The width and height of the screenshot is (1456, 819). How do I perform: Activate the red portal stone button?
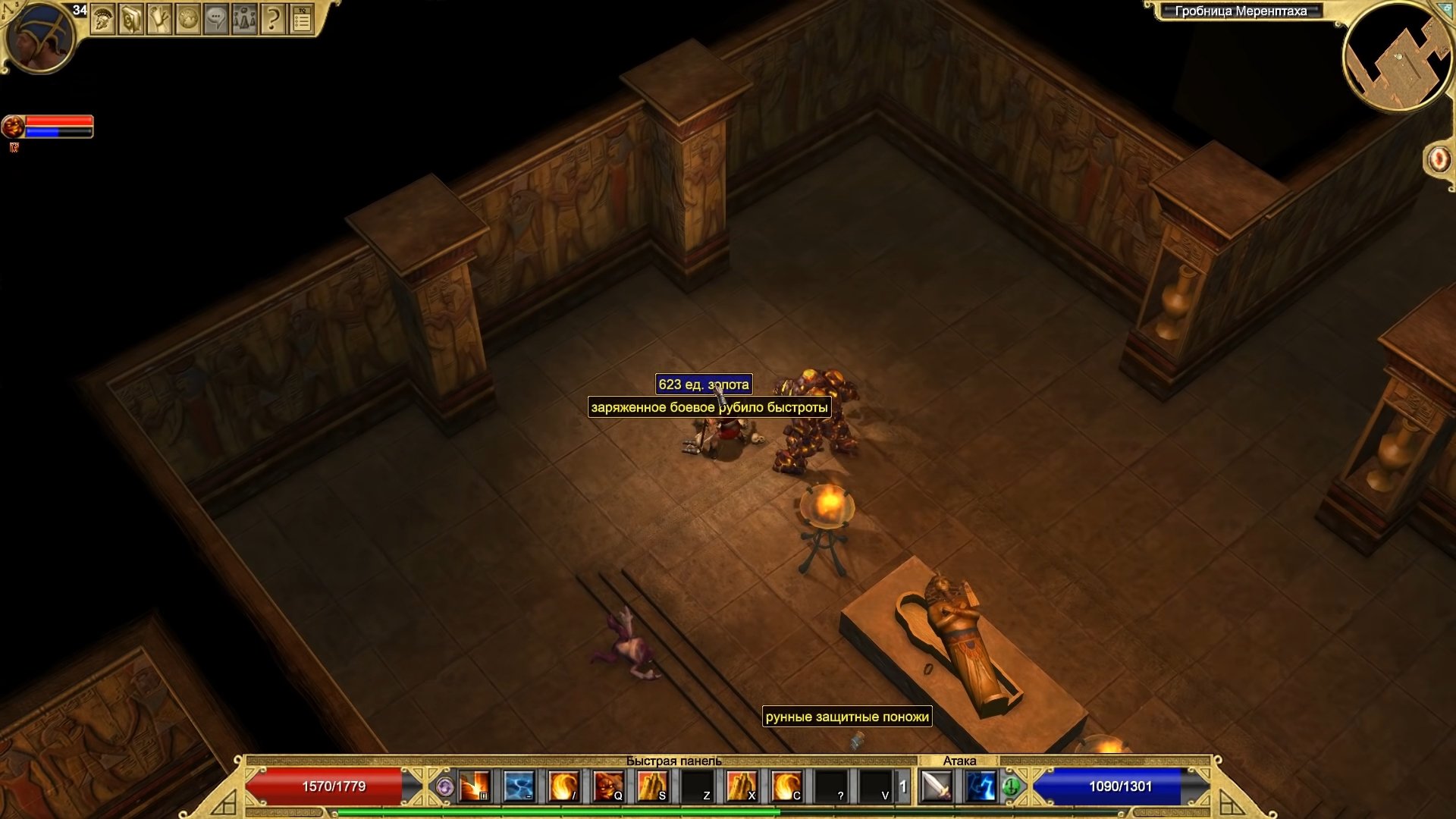[1438, 160]
